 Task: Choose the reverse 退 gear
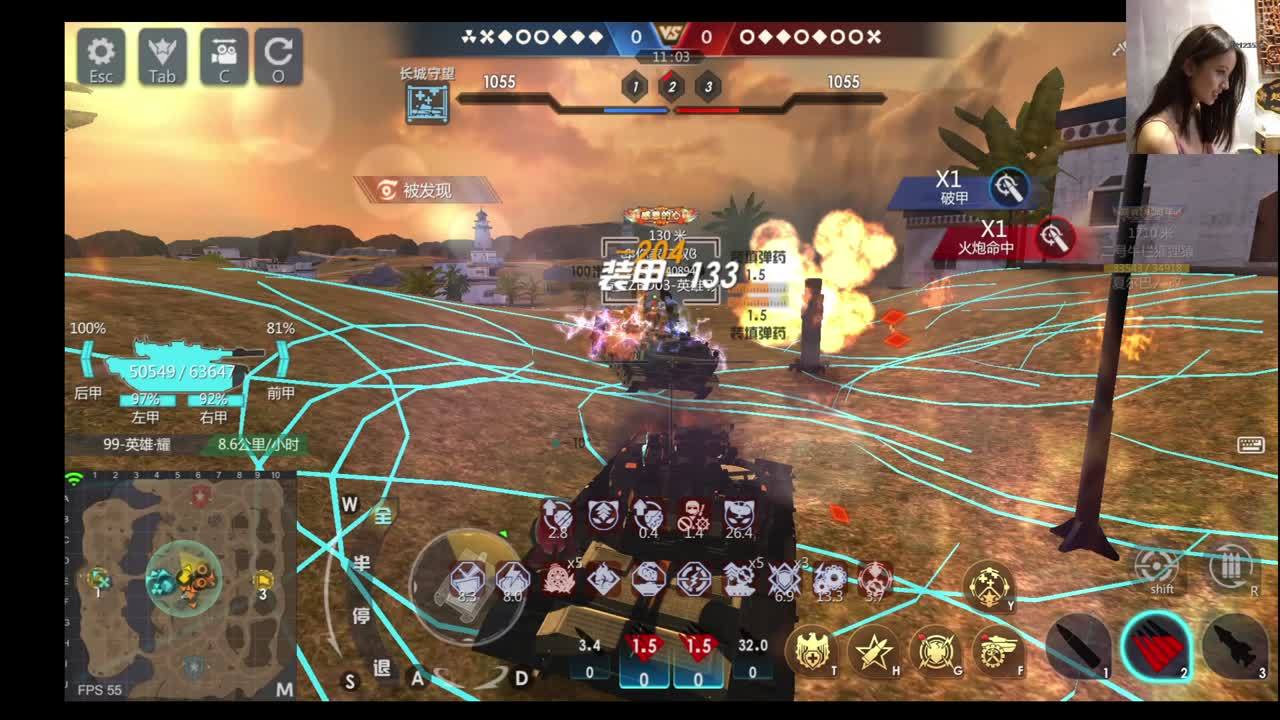(x=382, y=667)
